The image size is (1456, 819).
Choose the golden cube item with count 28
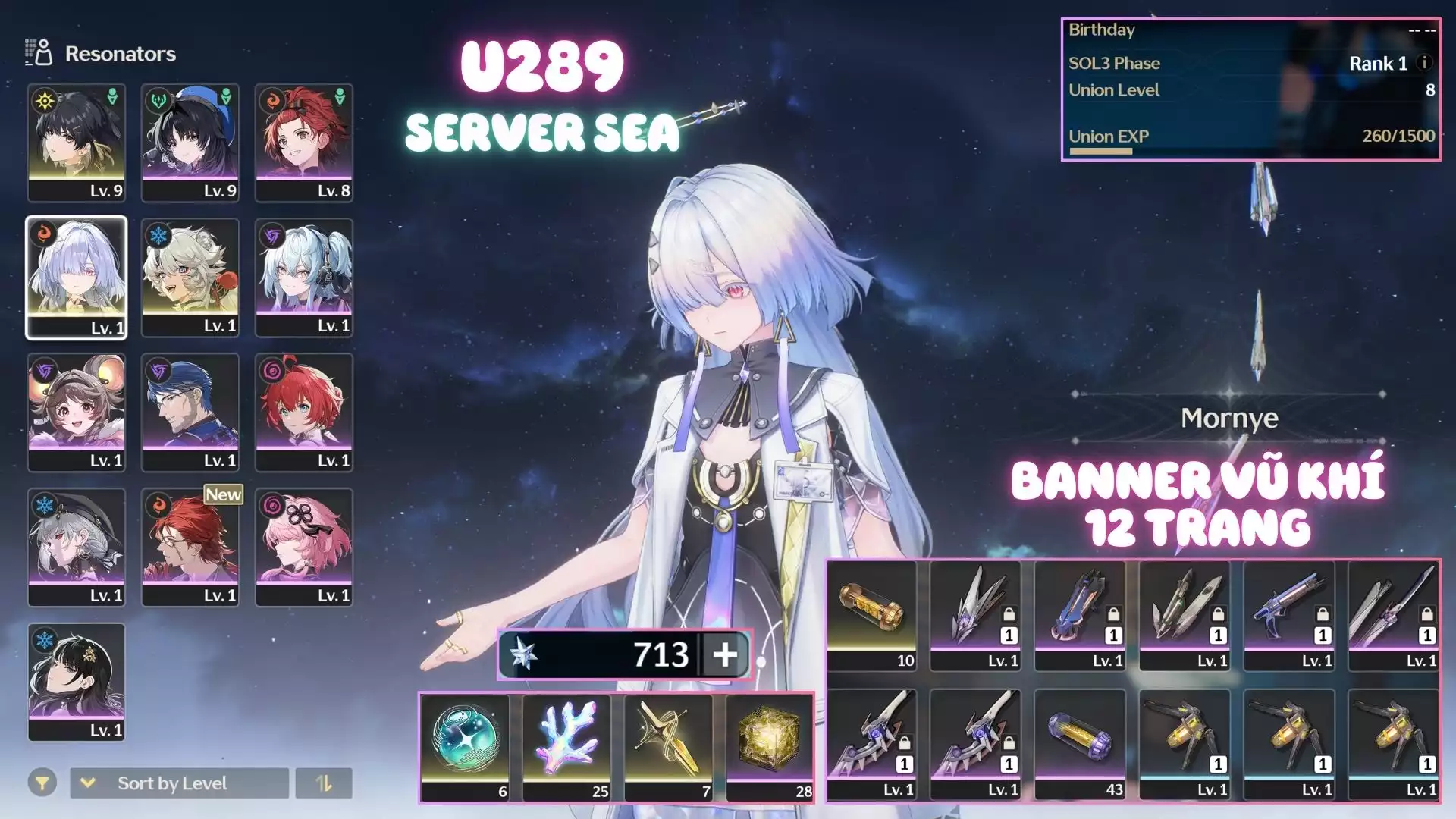pyautogui.click(x=770, y=747)
